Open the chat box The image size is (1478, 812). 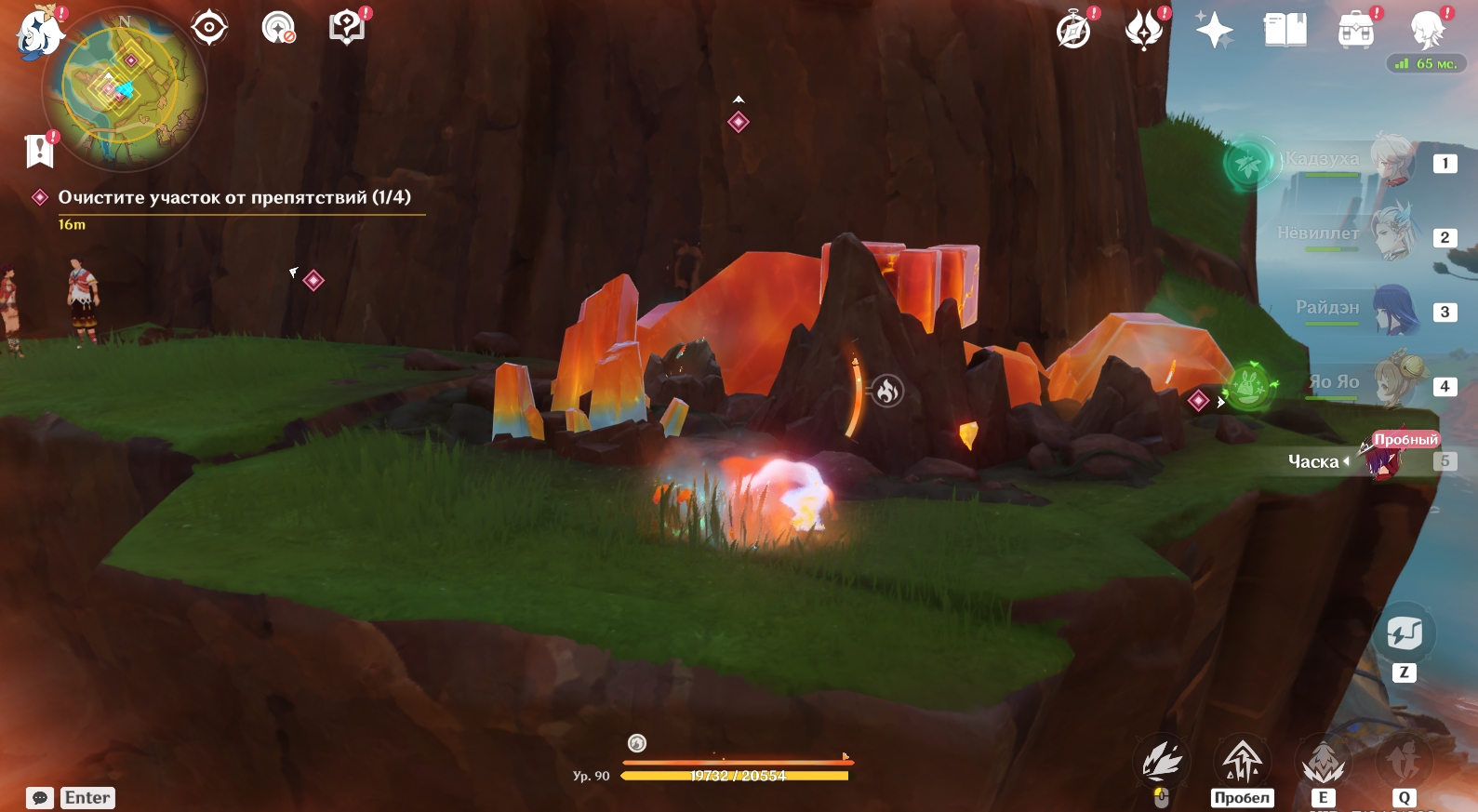click(40, 798)
